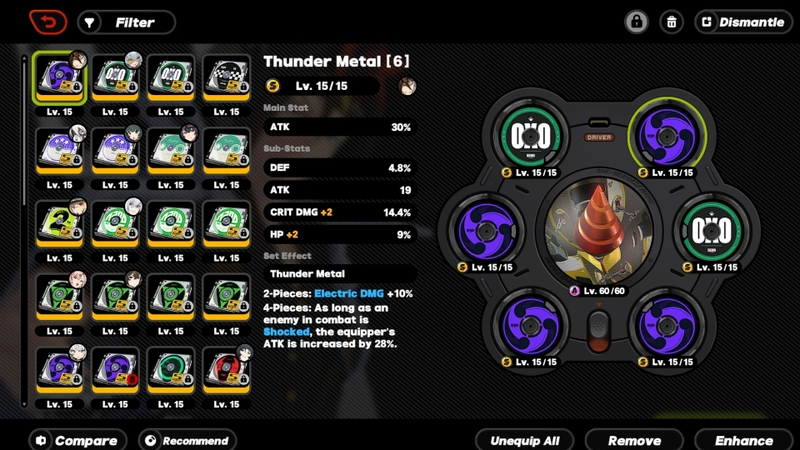Enhance the selected drive disc

[744, 440]
